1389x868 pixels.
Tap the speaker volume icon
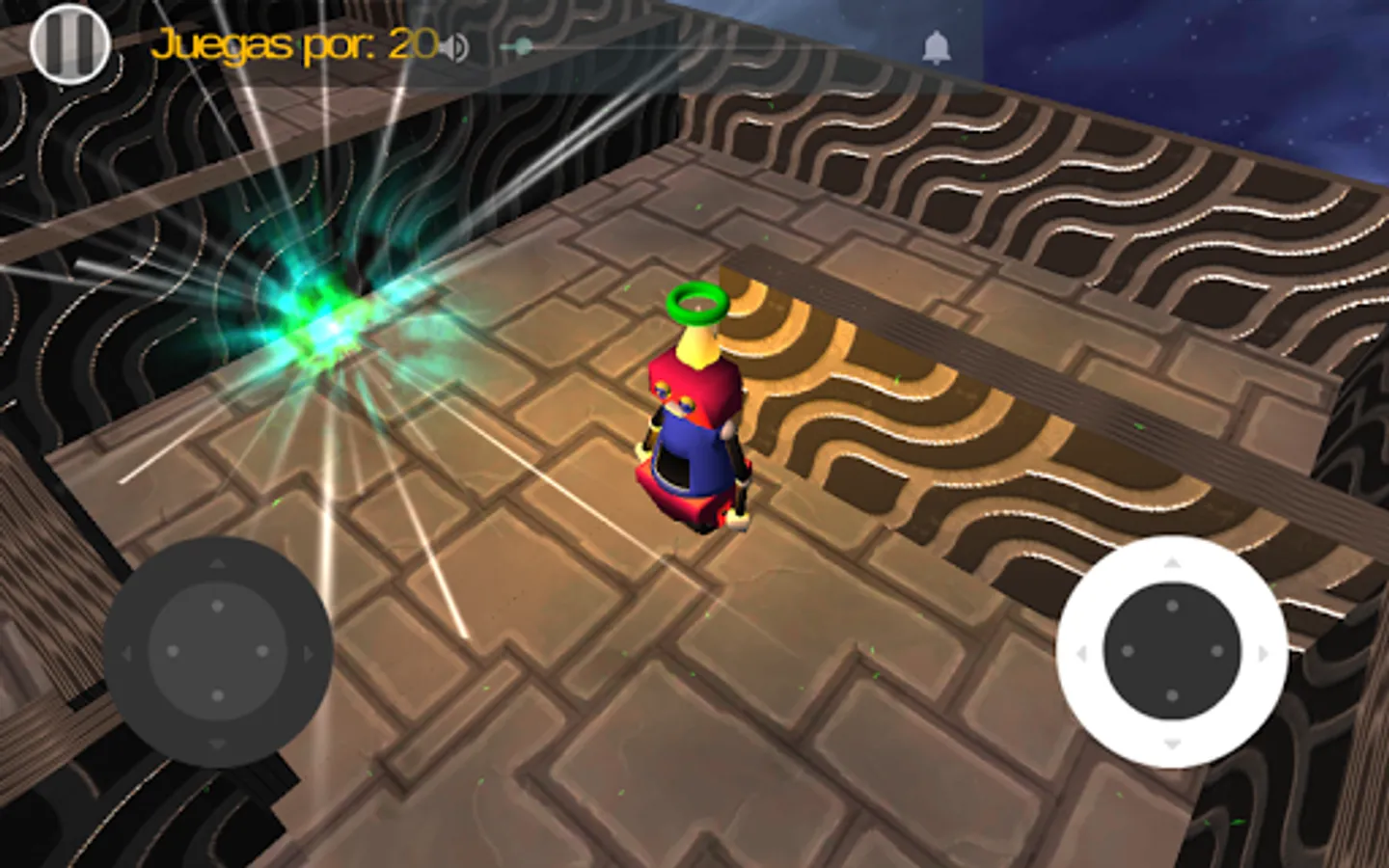pyautogui.click(x=457, y=43)
